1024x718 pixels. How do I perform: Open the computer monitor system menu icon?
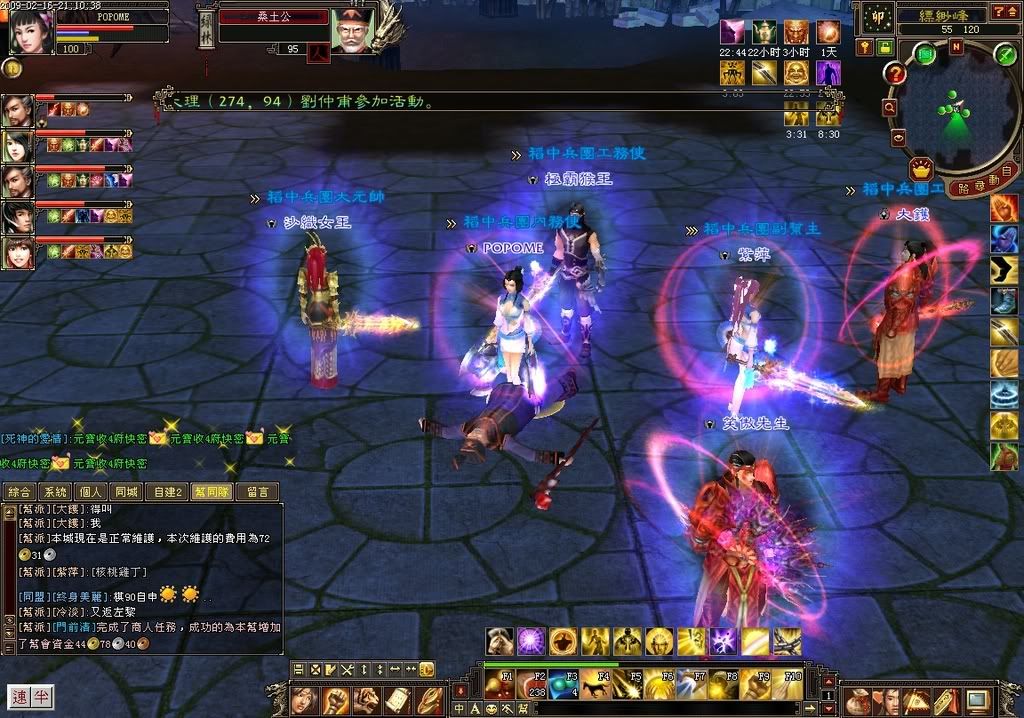977,699
